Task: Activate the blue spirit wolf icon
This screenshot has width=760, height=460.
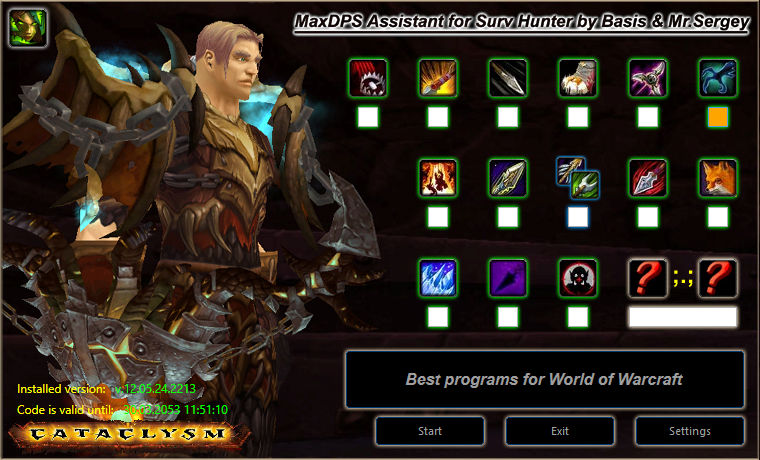Action: 718,78
